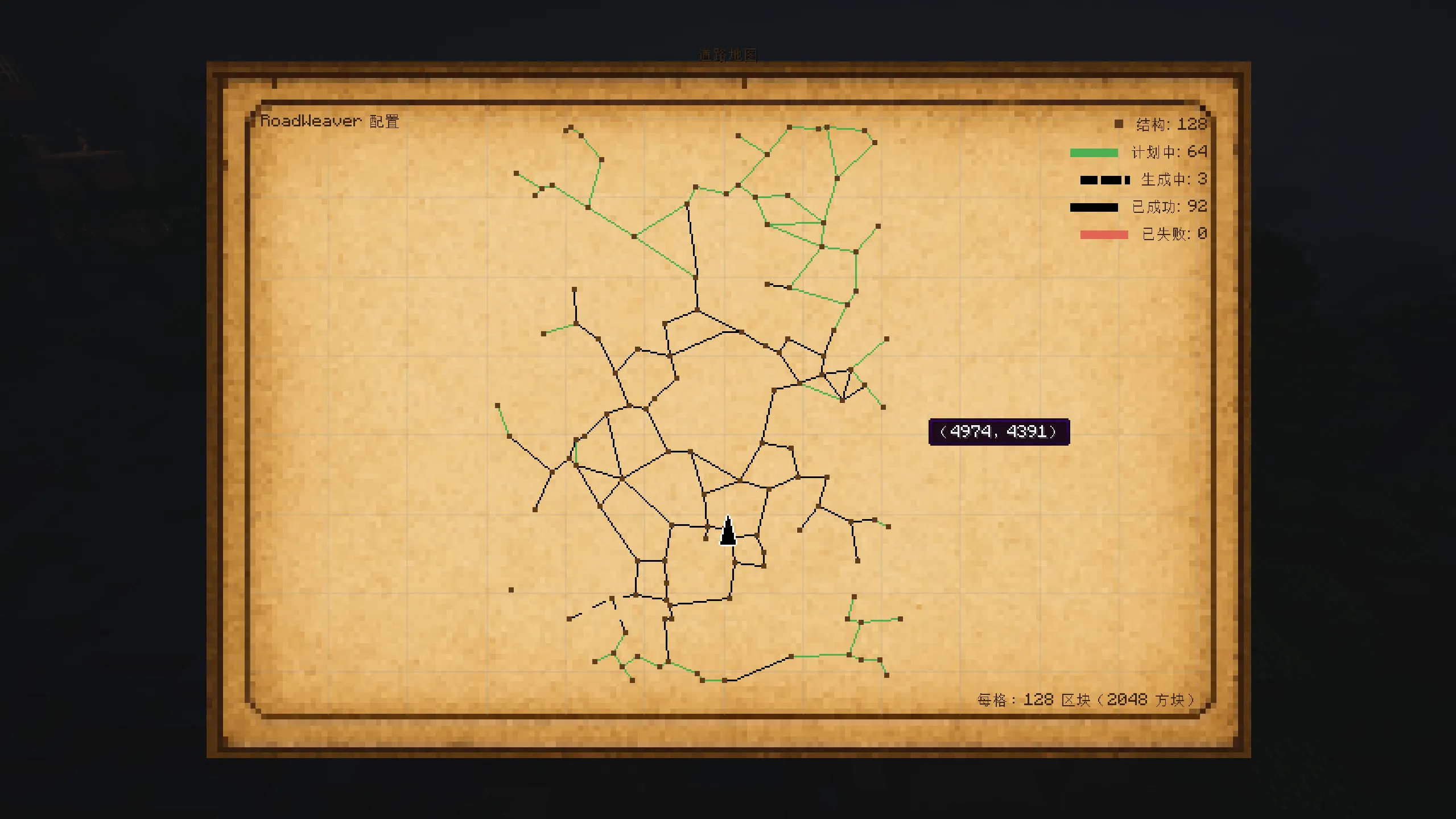Click the isolated structure node west of the network
This screenshot has height=819, width=1456.
(x=510, y=588)
